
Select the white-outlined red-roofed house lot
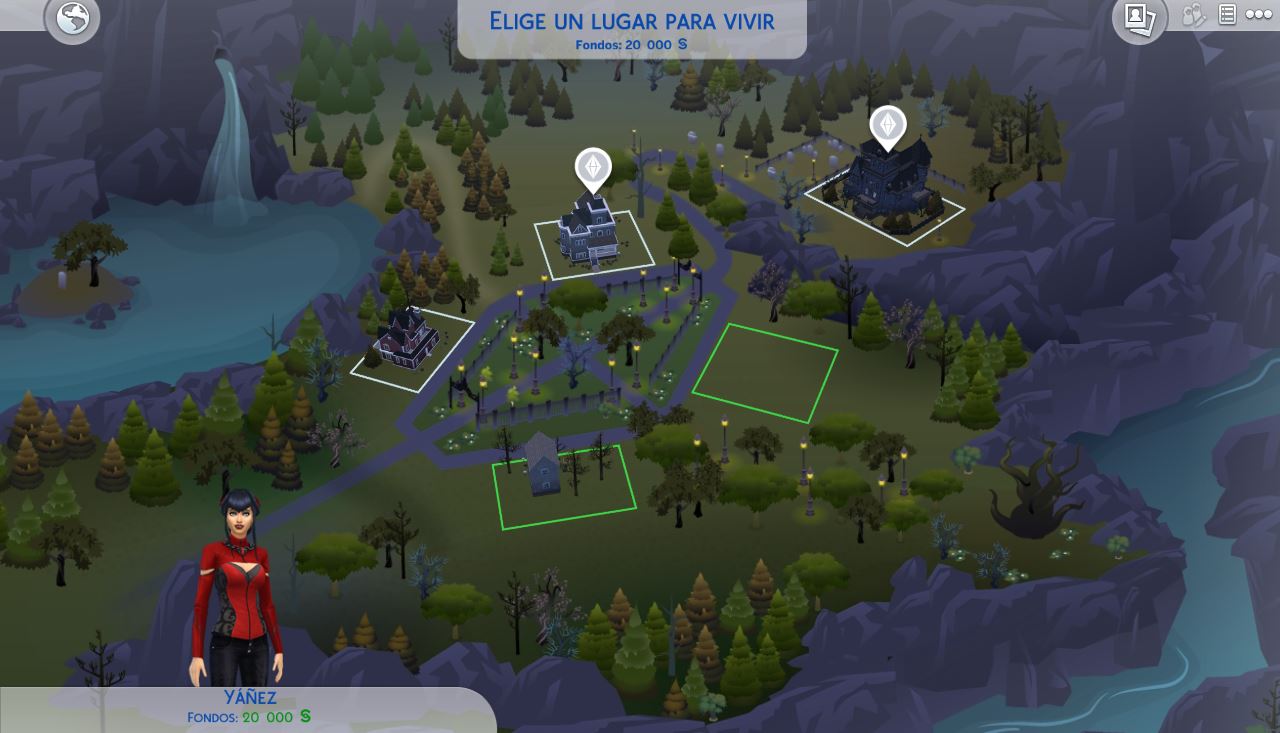tap(412, 346)
